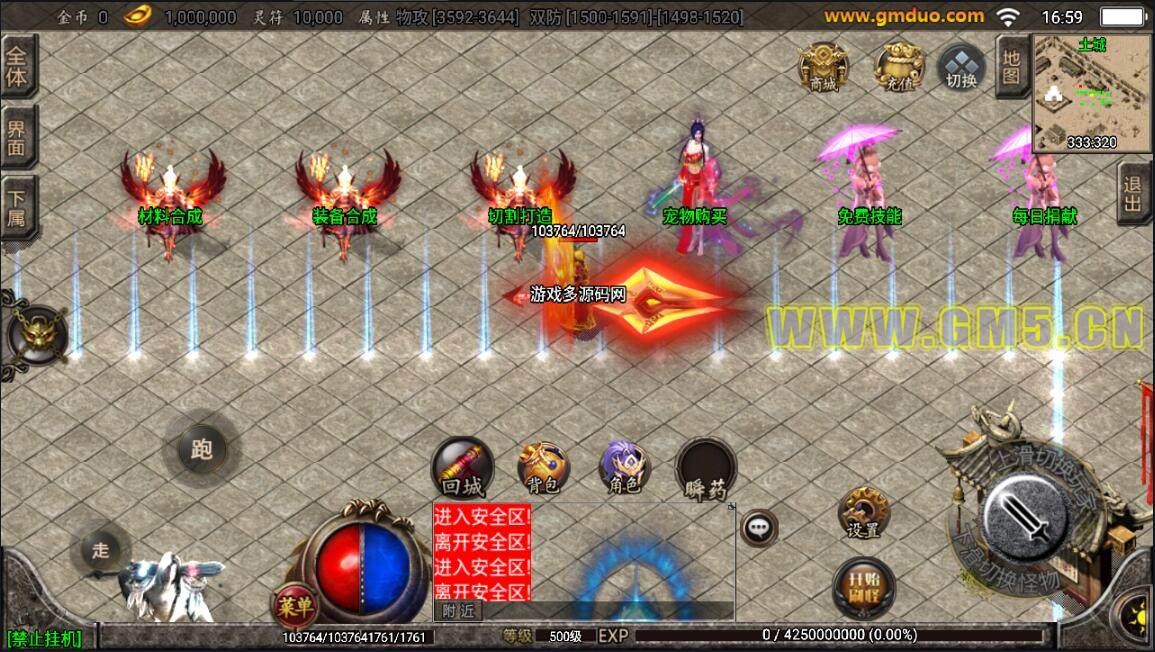Switch movement to 走 walk mode

pos(101,549)
